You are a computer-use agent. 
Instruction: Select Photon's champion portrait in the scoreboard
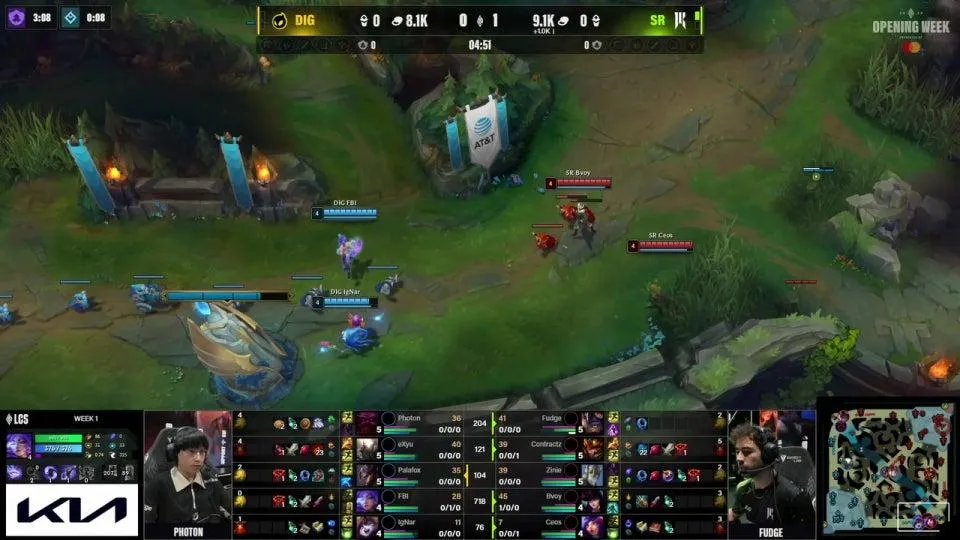click(x=367, y=422)
